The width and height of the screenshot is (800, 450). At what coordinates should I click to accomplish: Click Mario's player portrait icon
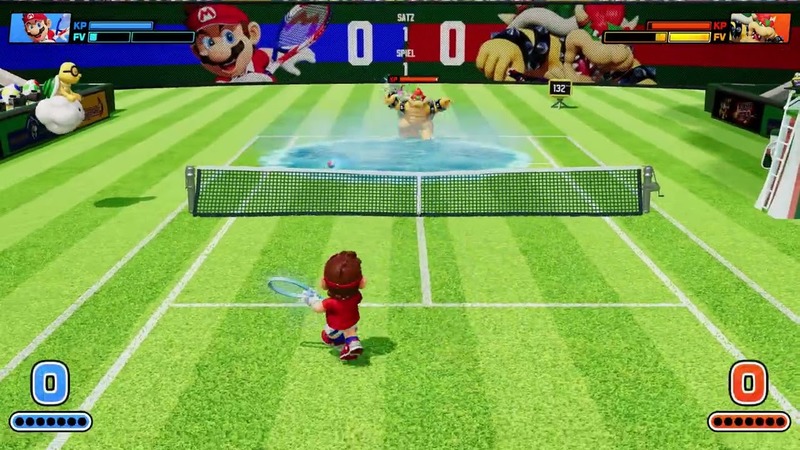coord(39,28)
